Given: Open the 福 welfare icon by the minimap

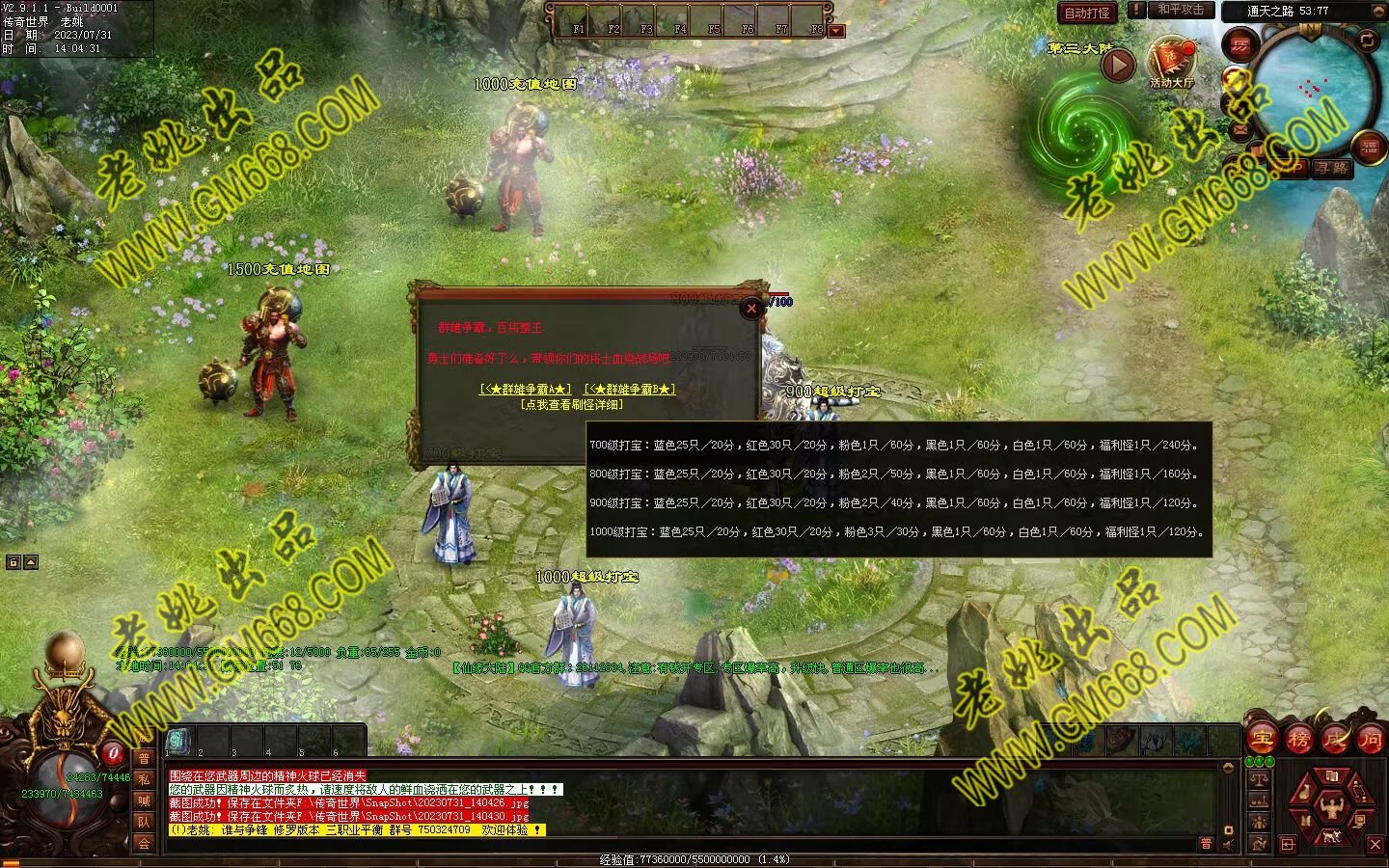Looking at the screenshot, I should (x=1370, y=148).
